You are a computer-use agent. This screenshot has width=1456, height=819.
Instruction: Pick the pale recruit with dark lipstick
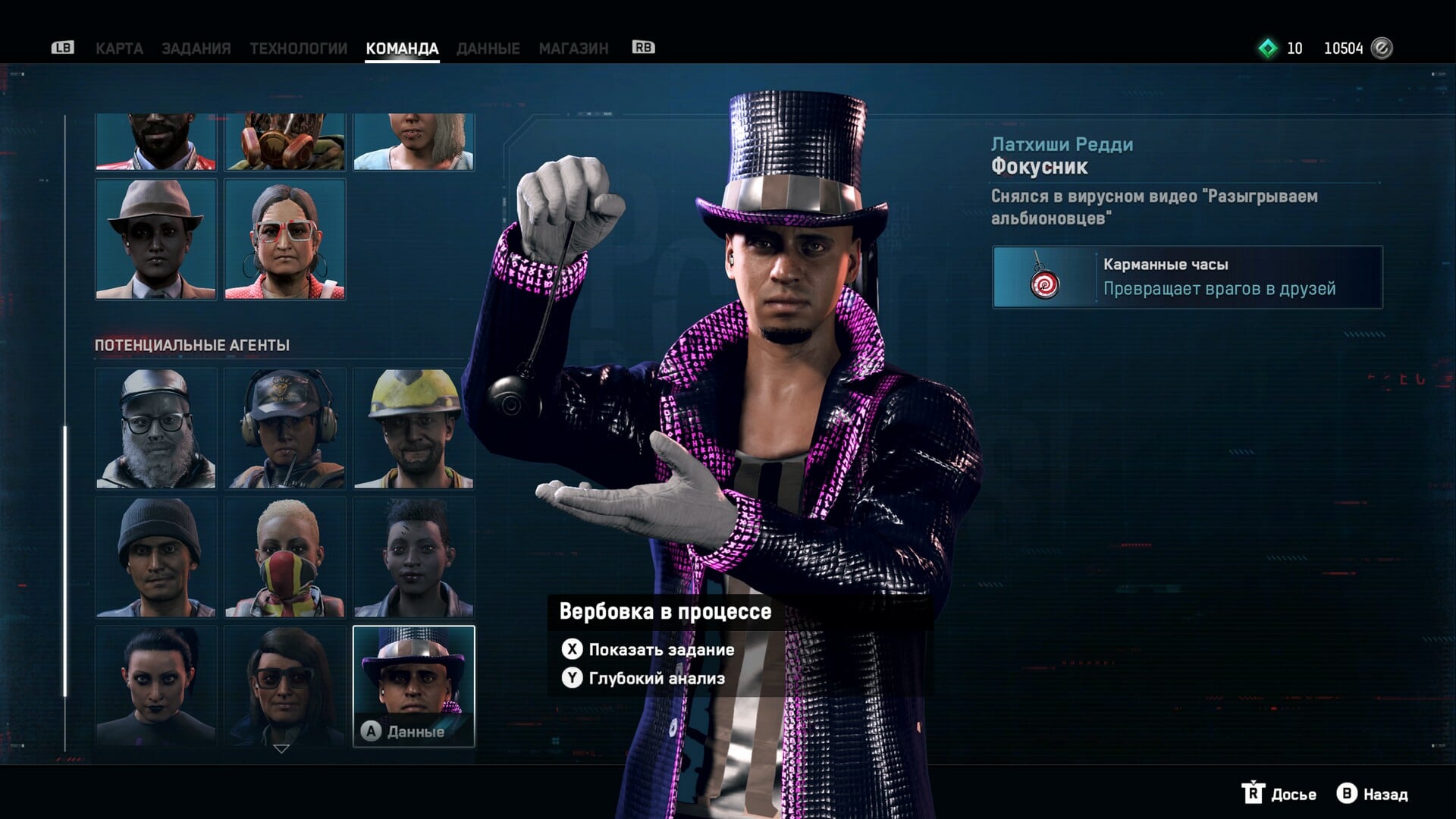[x=156, y=686]
